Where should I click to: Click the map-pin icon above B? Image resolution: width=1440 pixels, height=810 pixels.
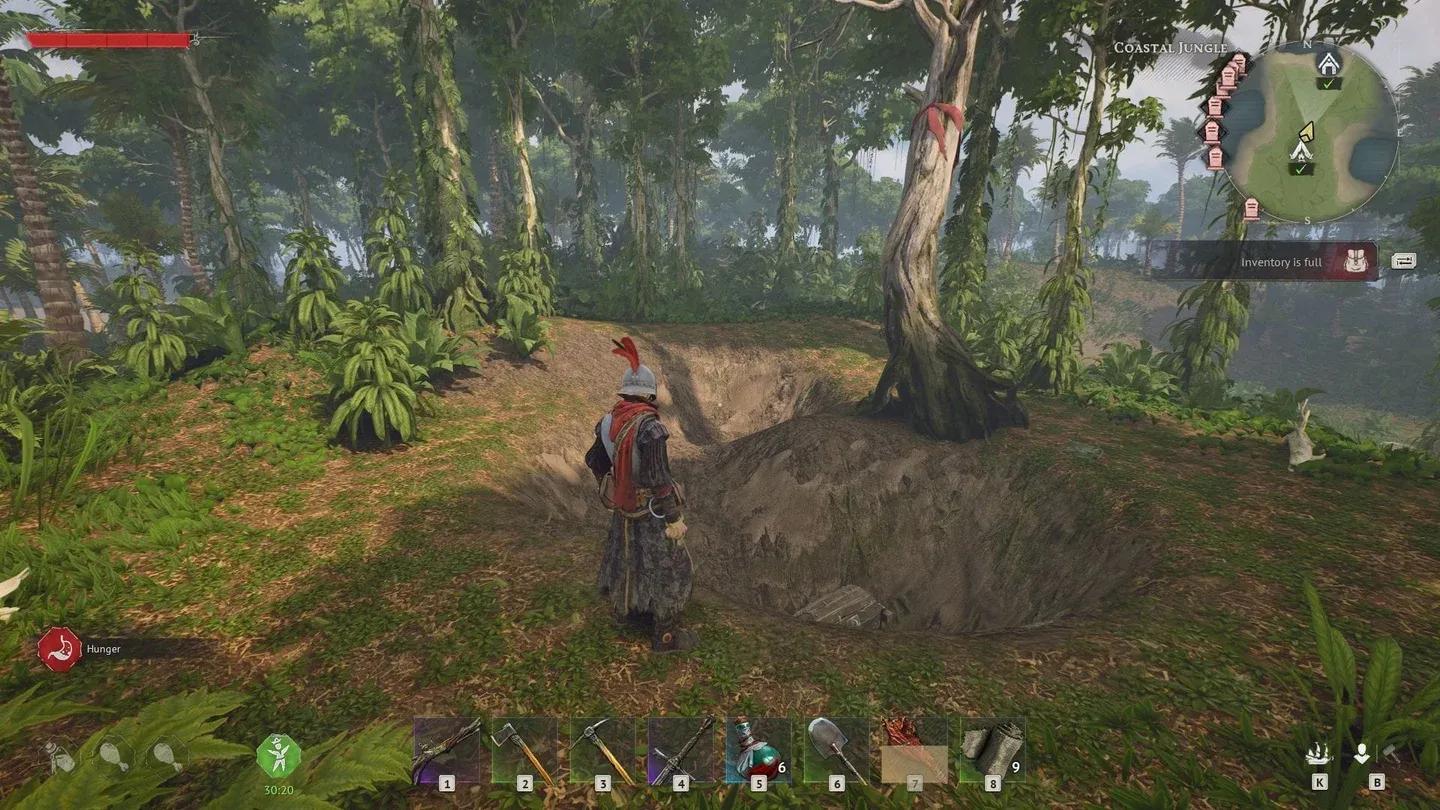click(x=1362, y=755)
